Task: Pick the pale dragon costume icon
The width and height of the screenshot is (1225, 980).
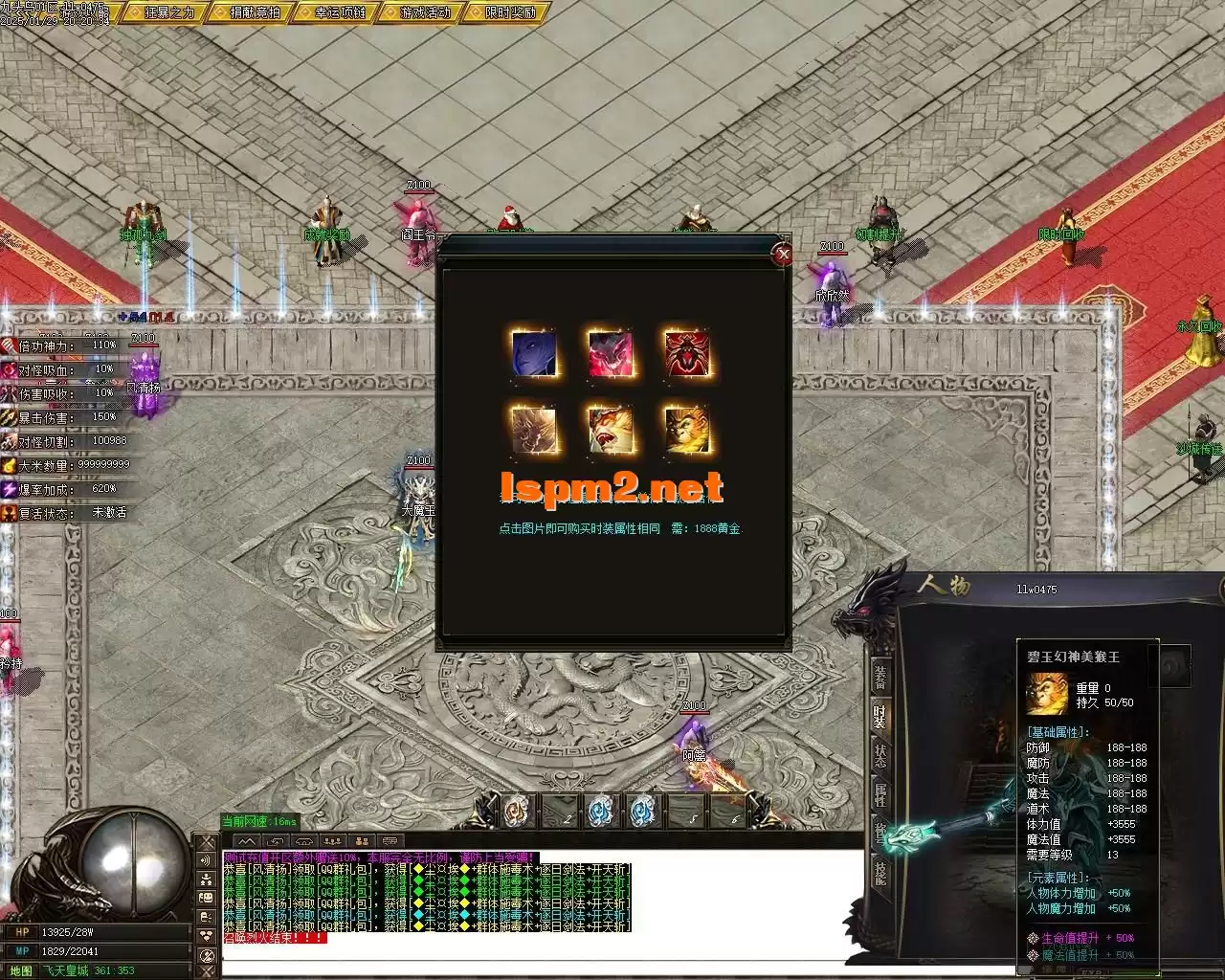Action: coord(533,429)
